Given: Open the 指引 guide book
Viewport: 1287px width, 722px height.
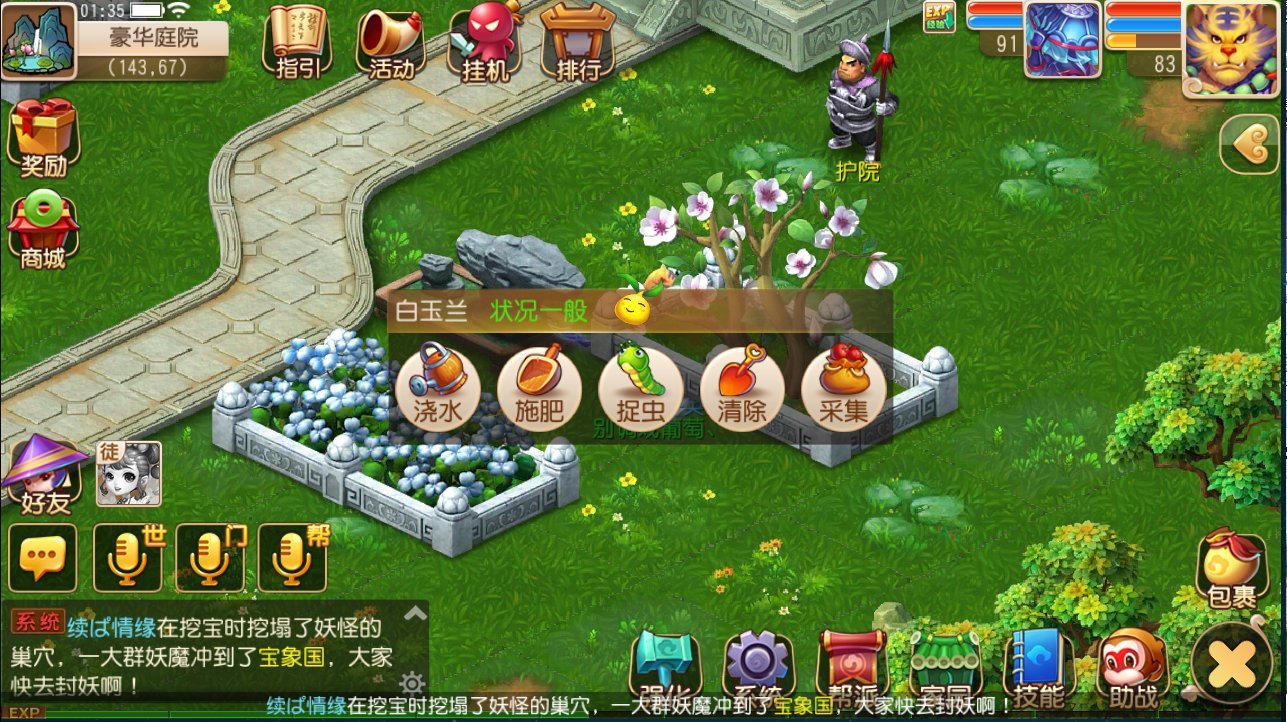Looking at the screenshot, I should (297, 42).
